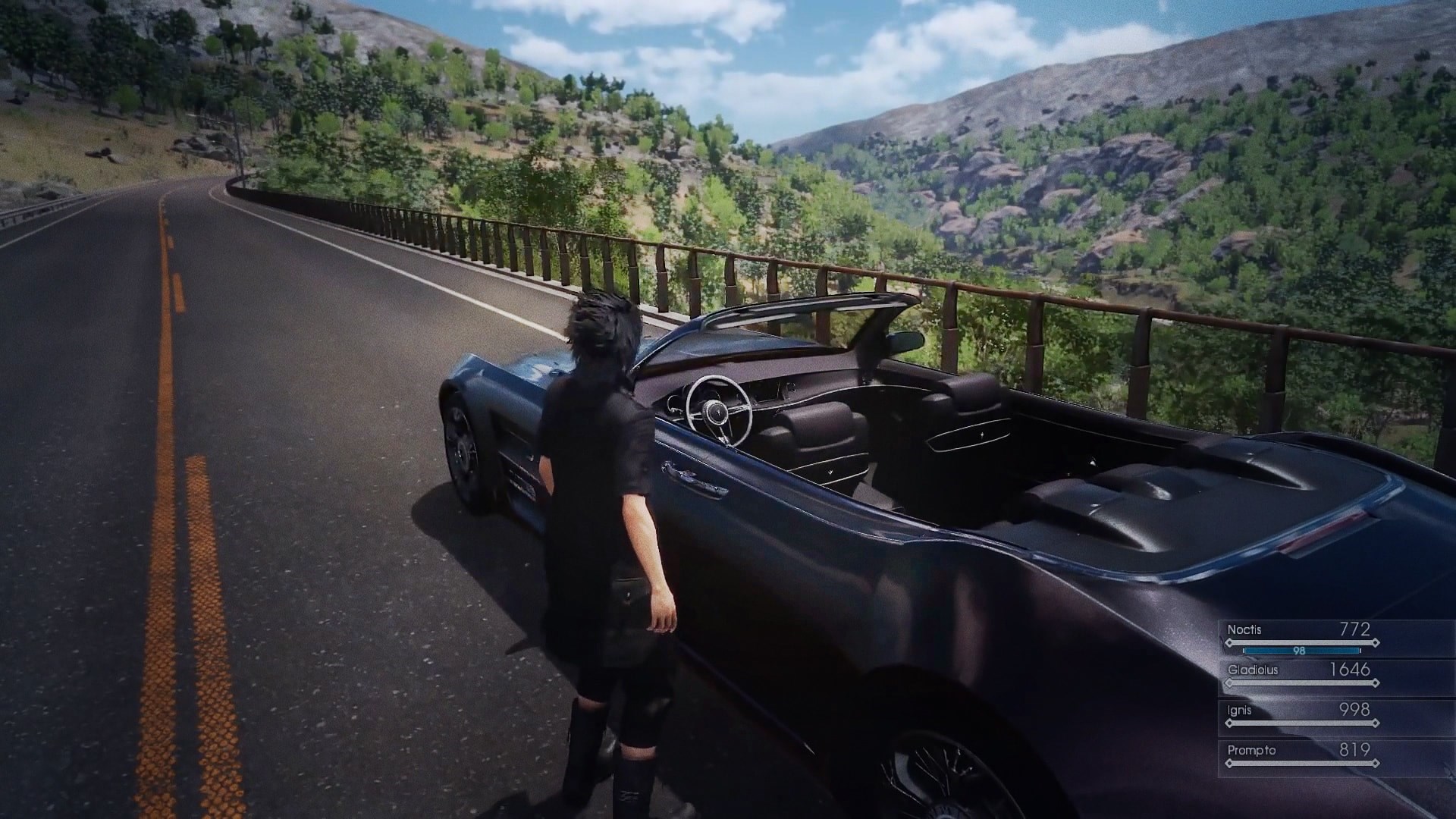Click the diamond marker starting Ignis's HP bar

pyautogui.click(x=1229, y=723)
